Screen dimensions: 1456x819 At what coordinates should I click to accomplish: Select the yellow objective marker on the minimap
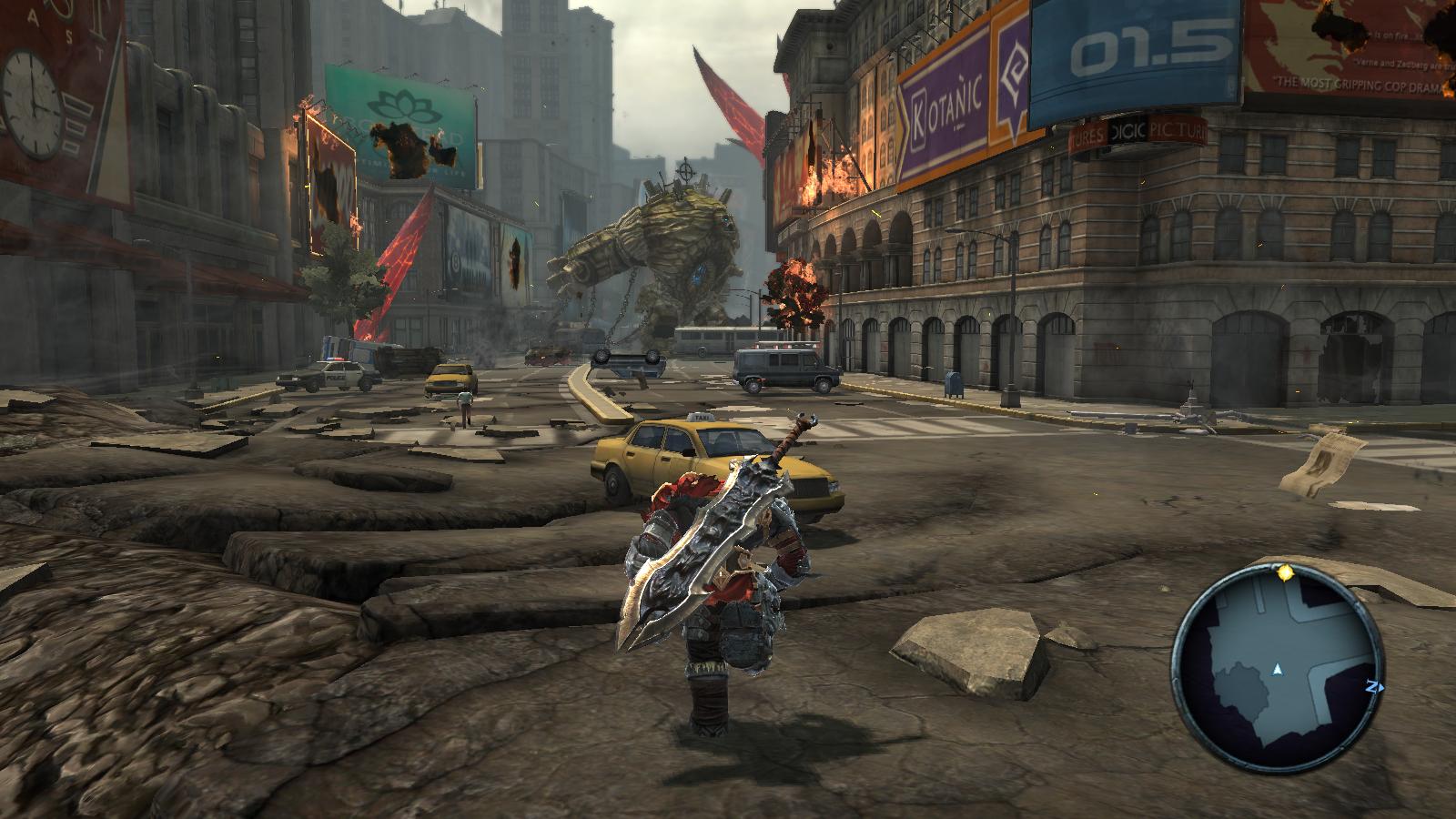(x=1285, y=573)
